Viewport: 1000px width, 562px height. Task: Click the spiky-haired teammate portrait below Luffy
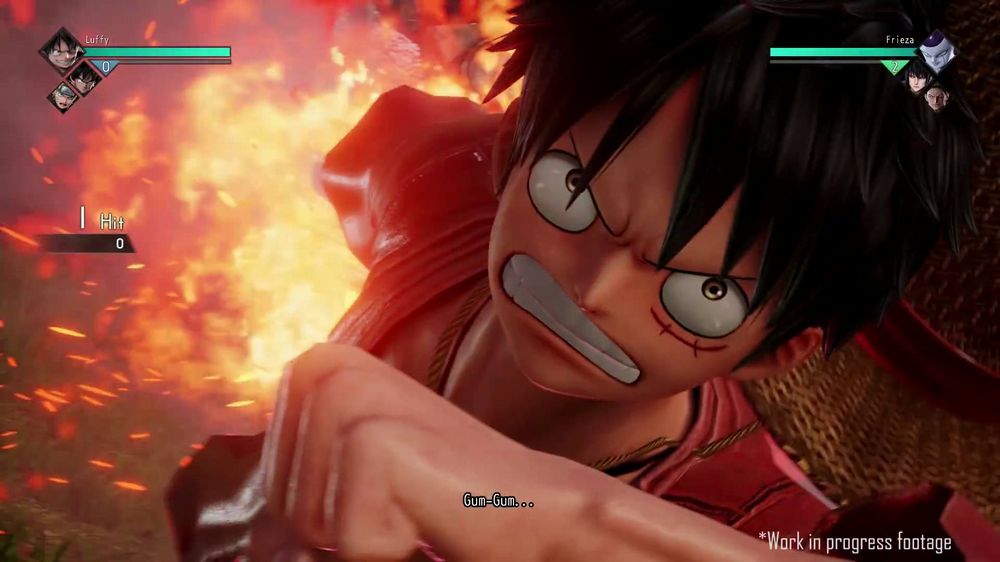83,77
